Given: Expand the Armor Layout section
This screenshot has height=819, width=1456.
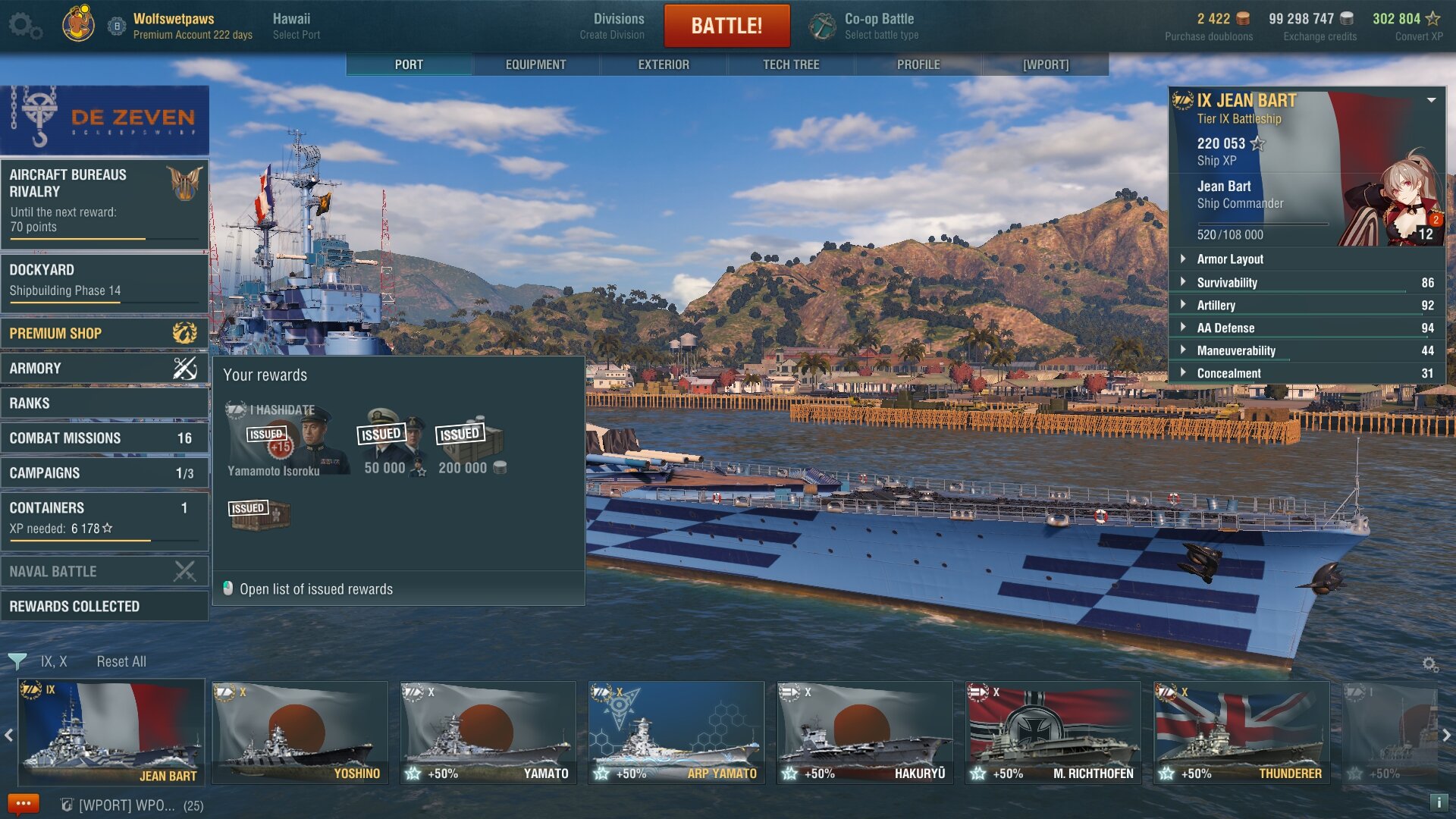Looking at the screenshot, I should 1230,259.
